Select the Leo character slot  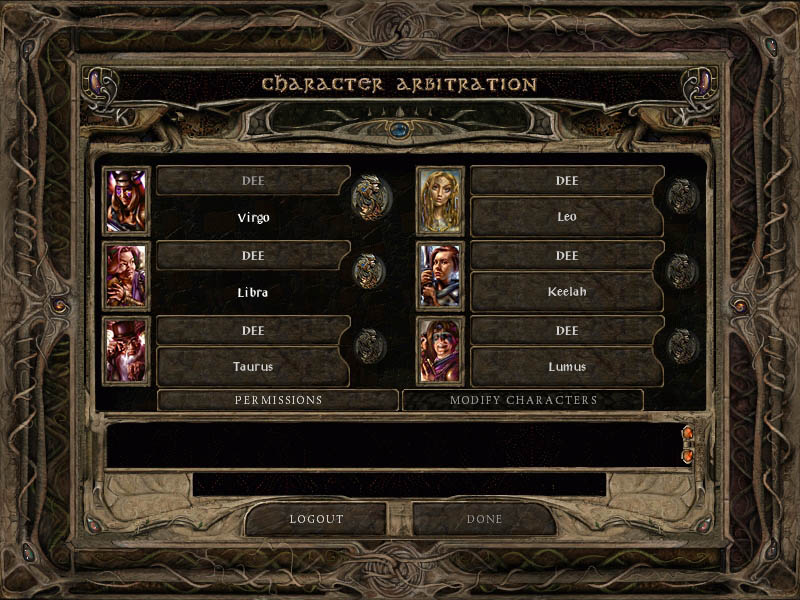567,217
